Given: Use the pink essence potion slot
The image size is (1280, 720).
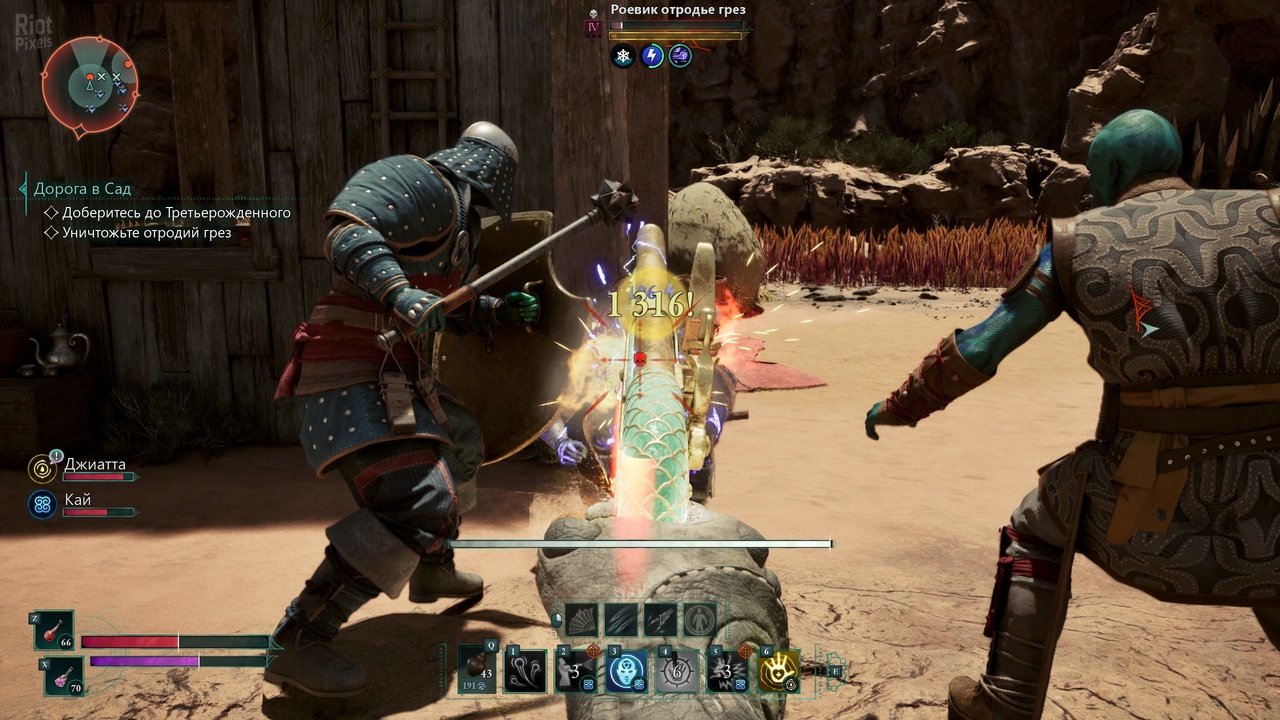Looking at the screenshot, I should 64,676.
